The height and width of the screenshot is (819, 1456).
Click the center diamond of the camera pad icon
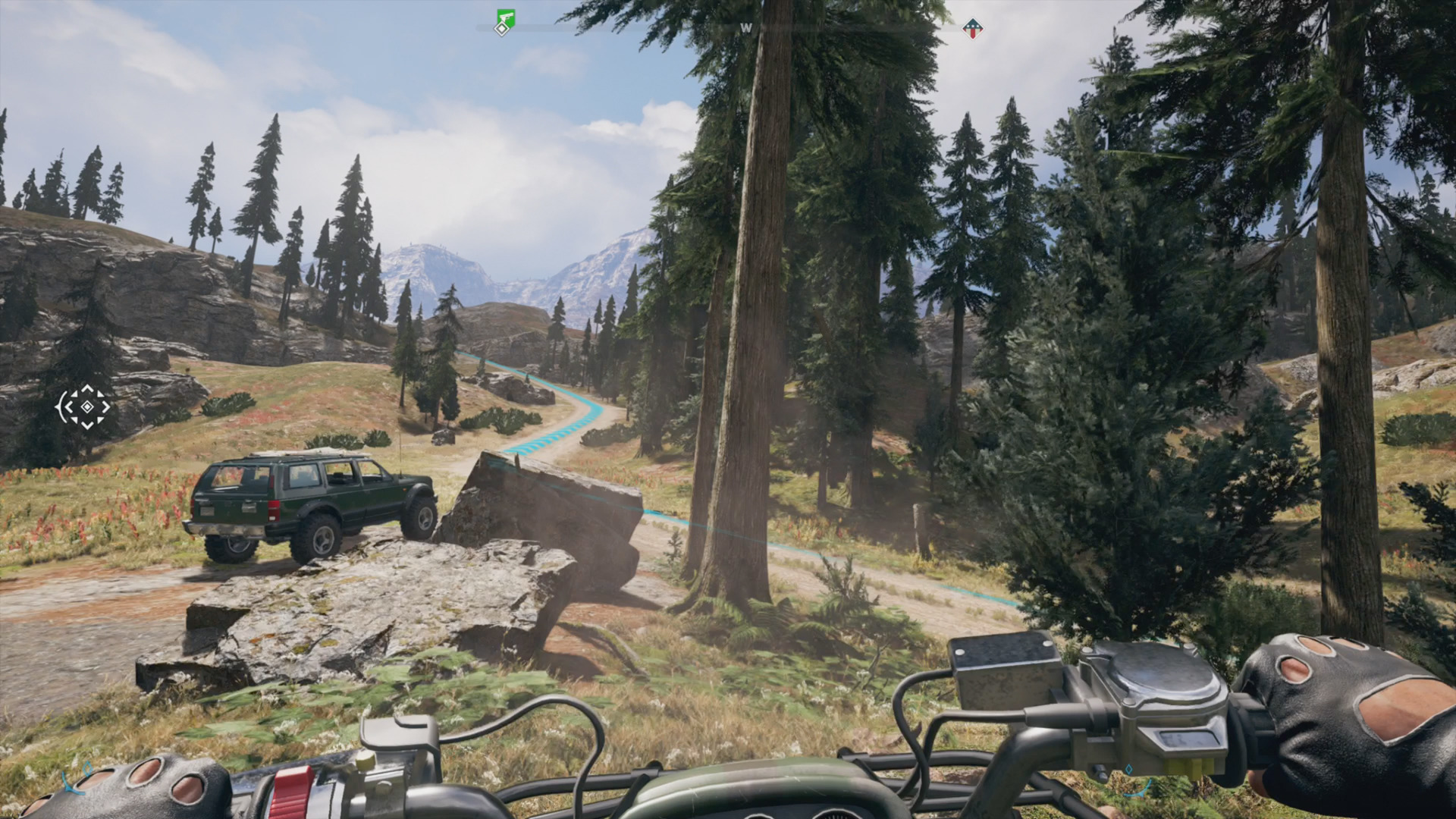(86, 406)
